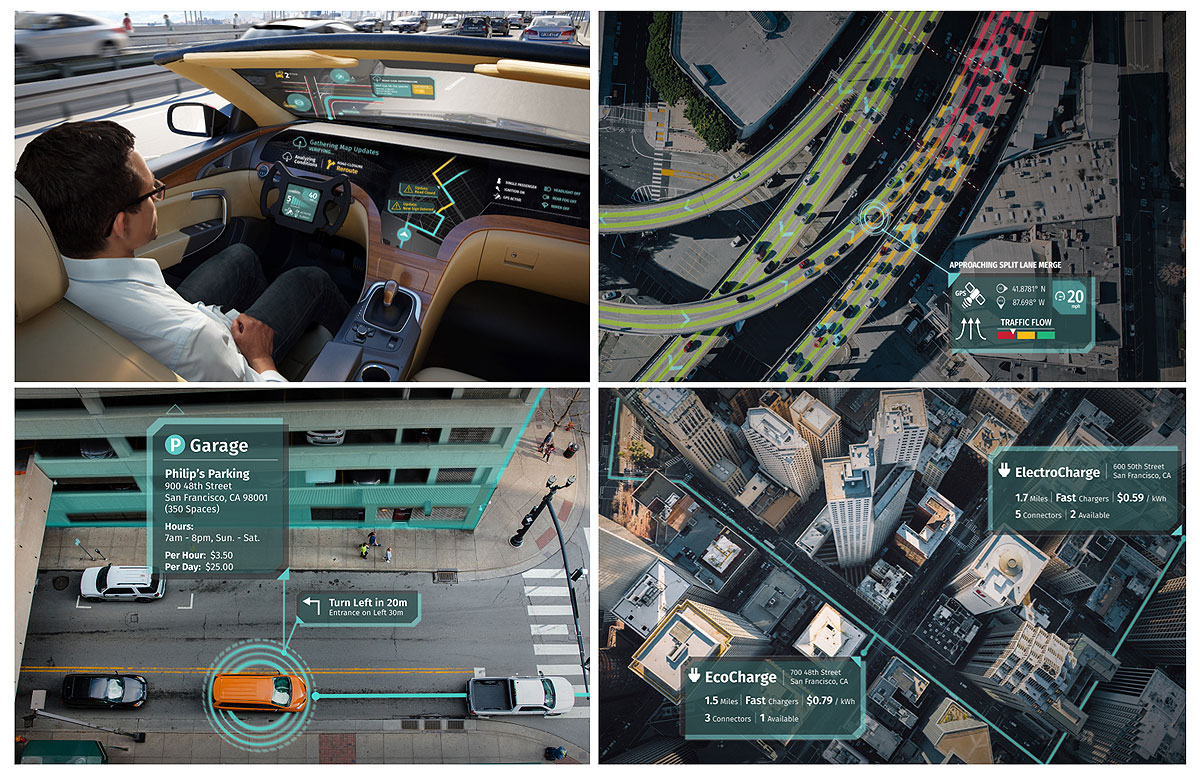This screenshot has width=1200, height=779.
Task: Click the P parking icon
Action: (x=175, y=444)
